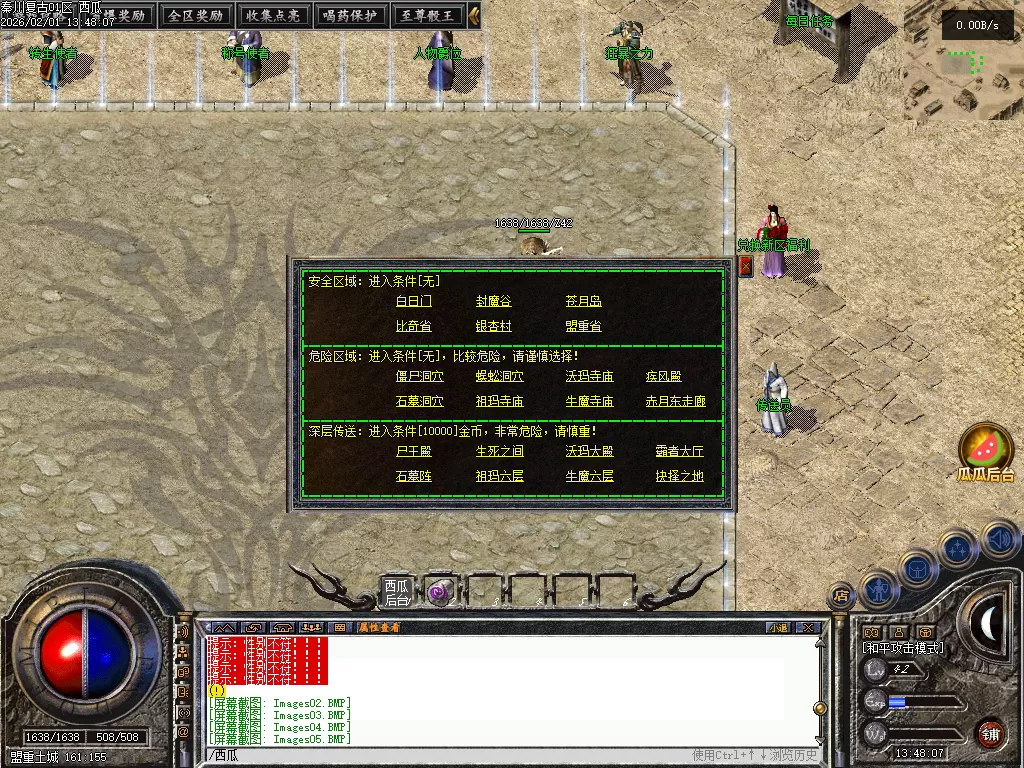
Task: Open the 全区奖励 rewards button
Action: (195, 16)
